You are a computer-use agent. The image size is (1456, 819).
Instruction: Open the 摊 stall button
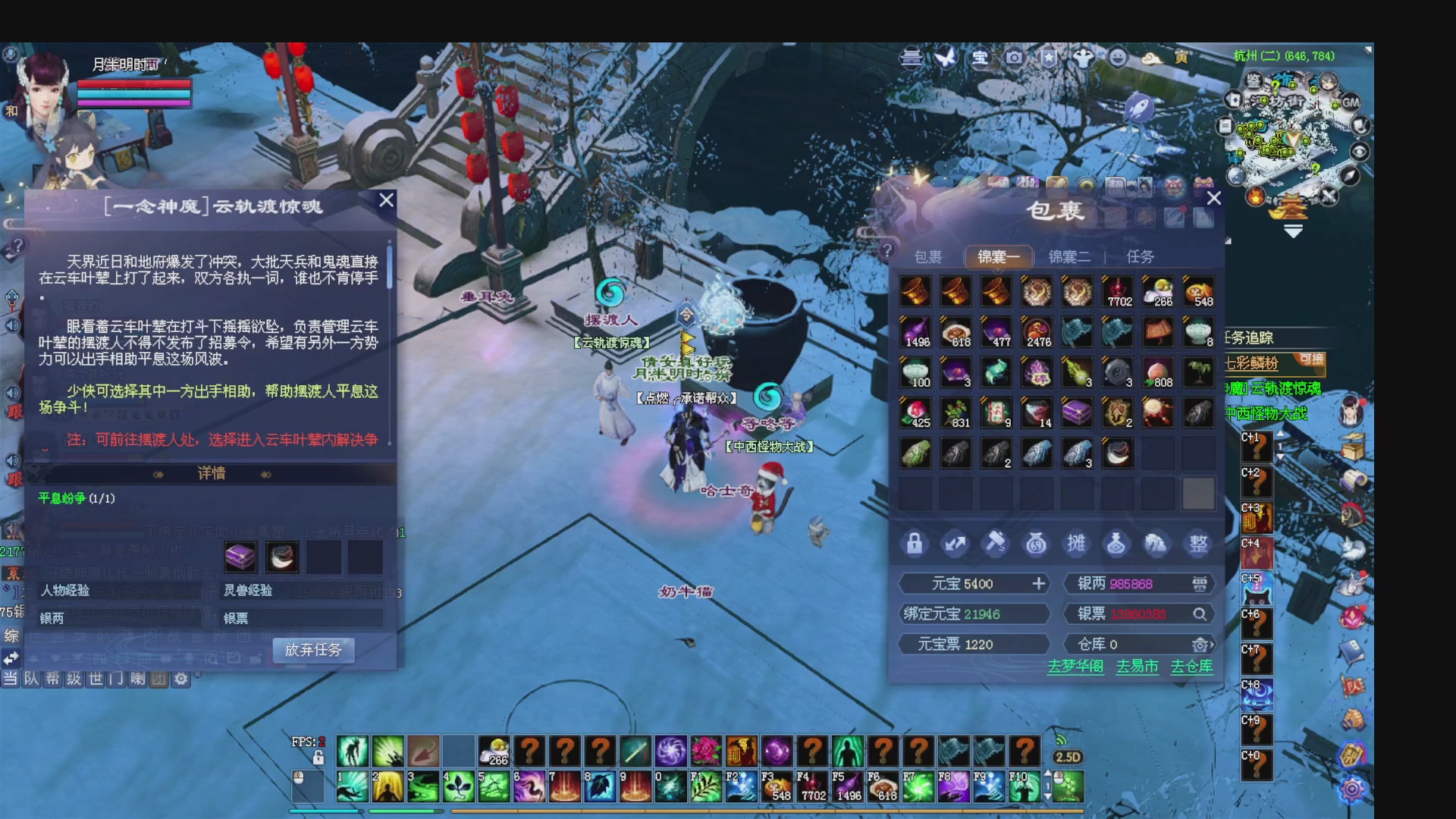click(x=1076, y=544)
